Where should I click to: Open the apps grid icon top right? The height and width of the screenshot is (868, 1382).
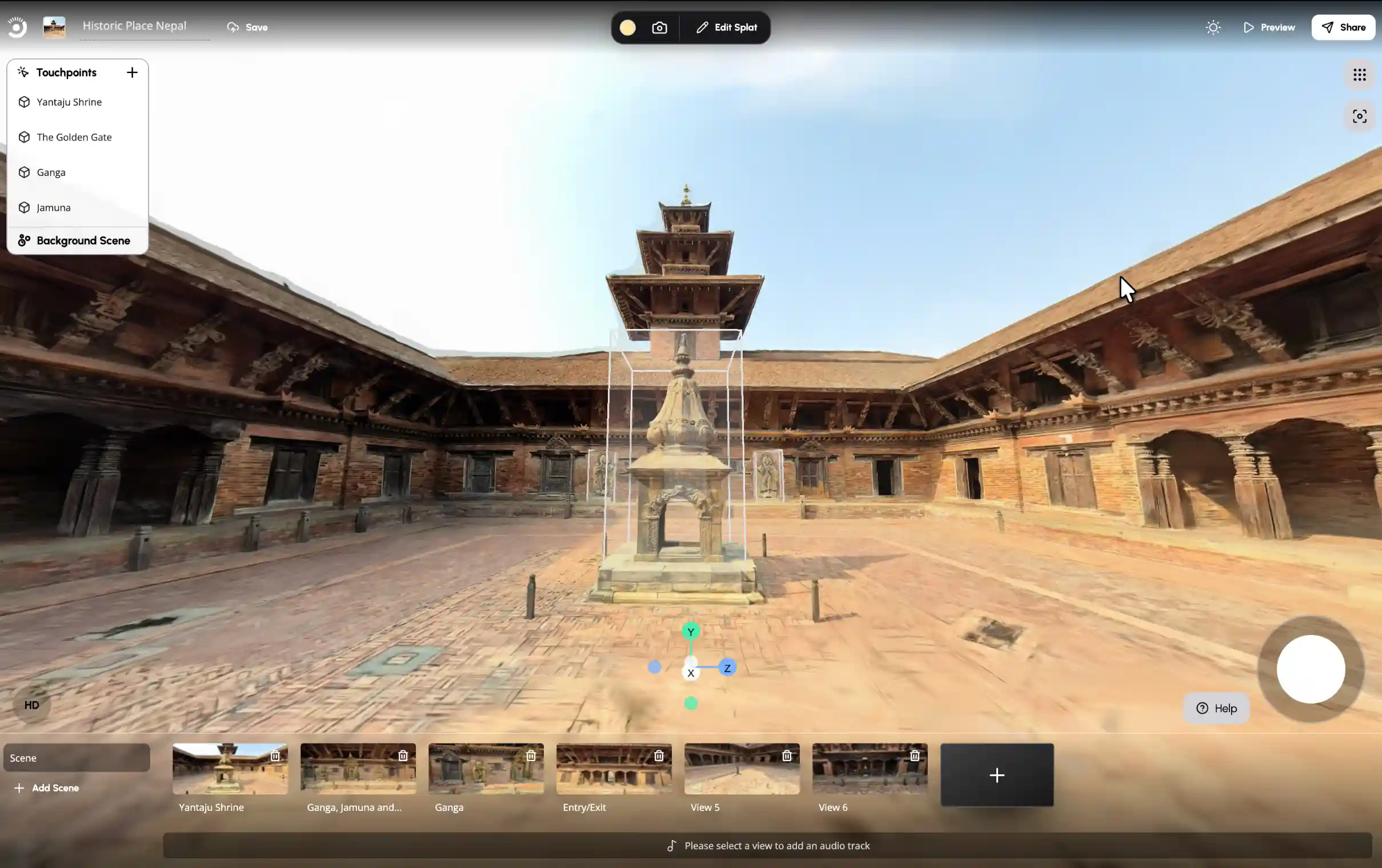click(1360, 75)
